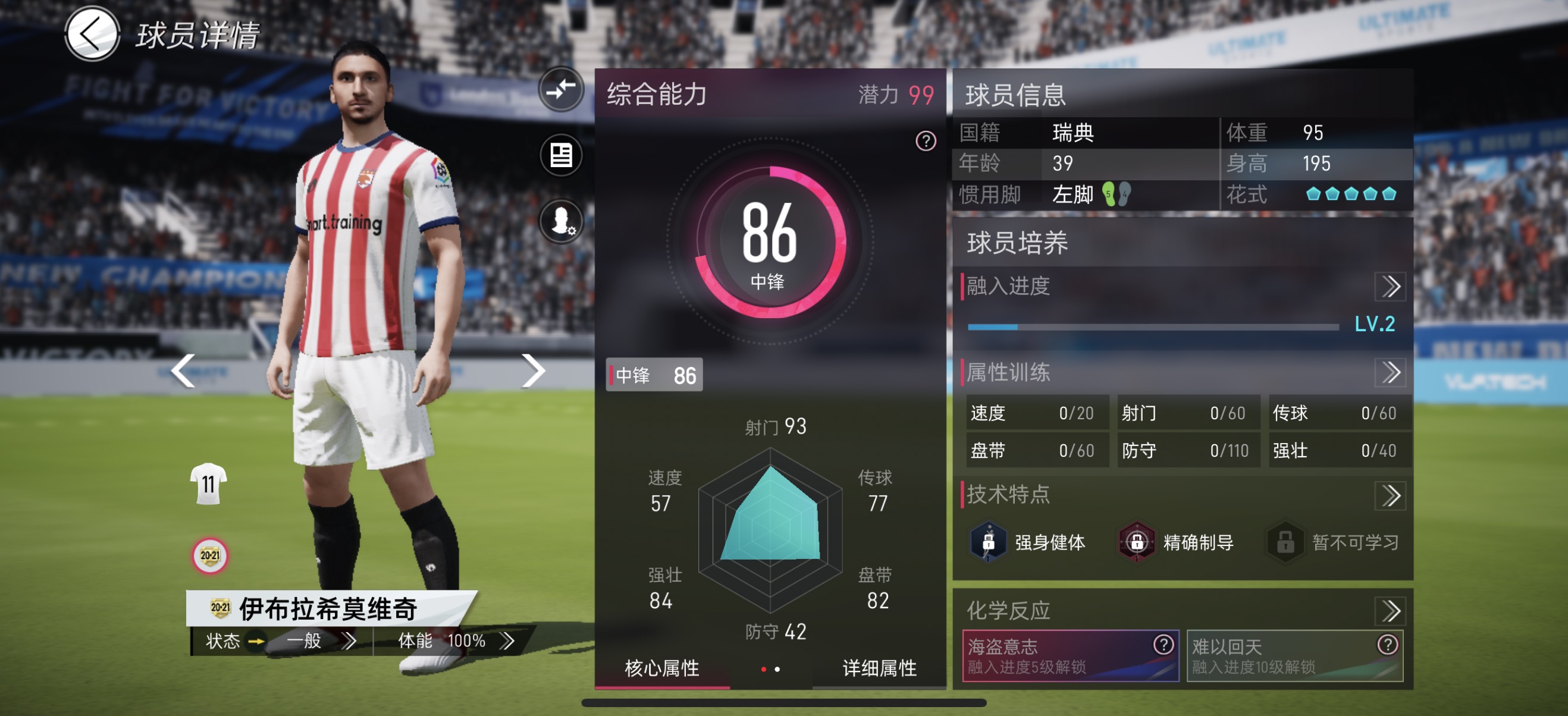This screenshot has height=716, width=1568.
Task: Open the document notes icon near the player
Action: [560, 155]
